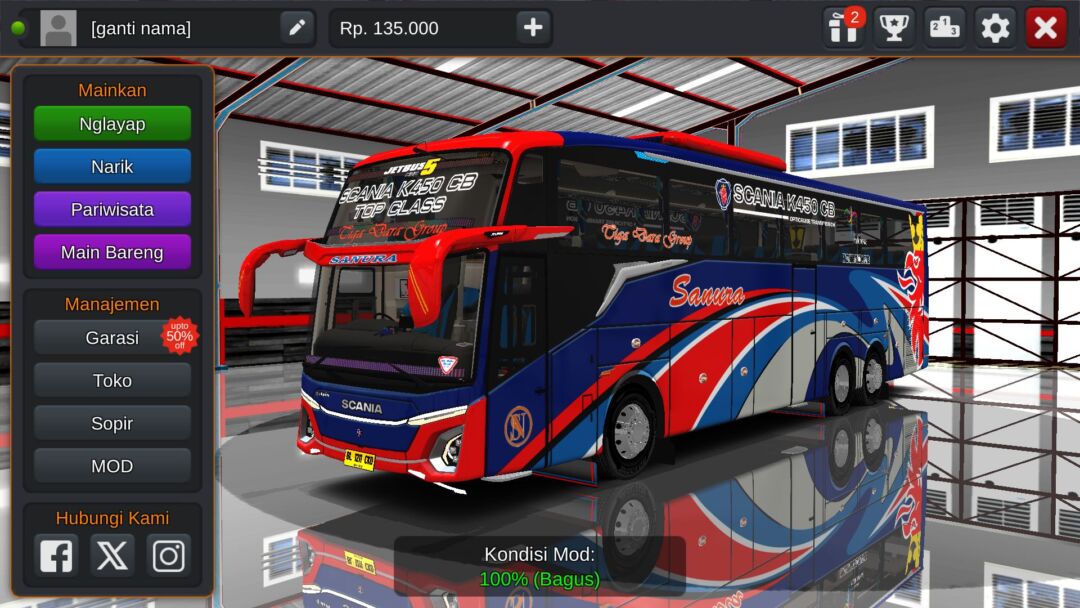
Task: Go to the Toko shop
Action: click(x=112, y=381)
